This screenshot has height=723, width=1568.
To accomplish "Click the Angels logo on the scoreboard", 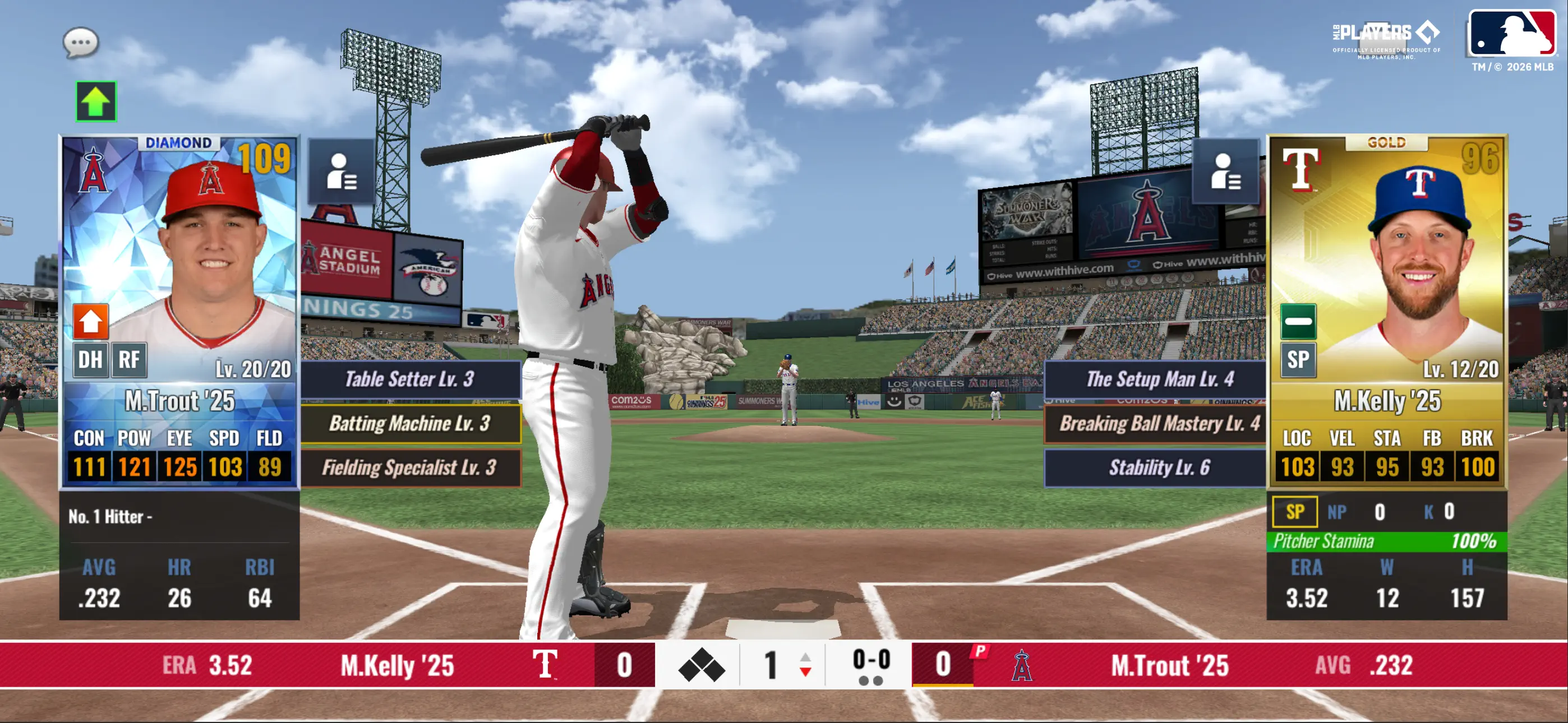I will 1021,665.
